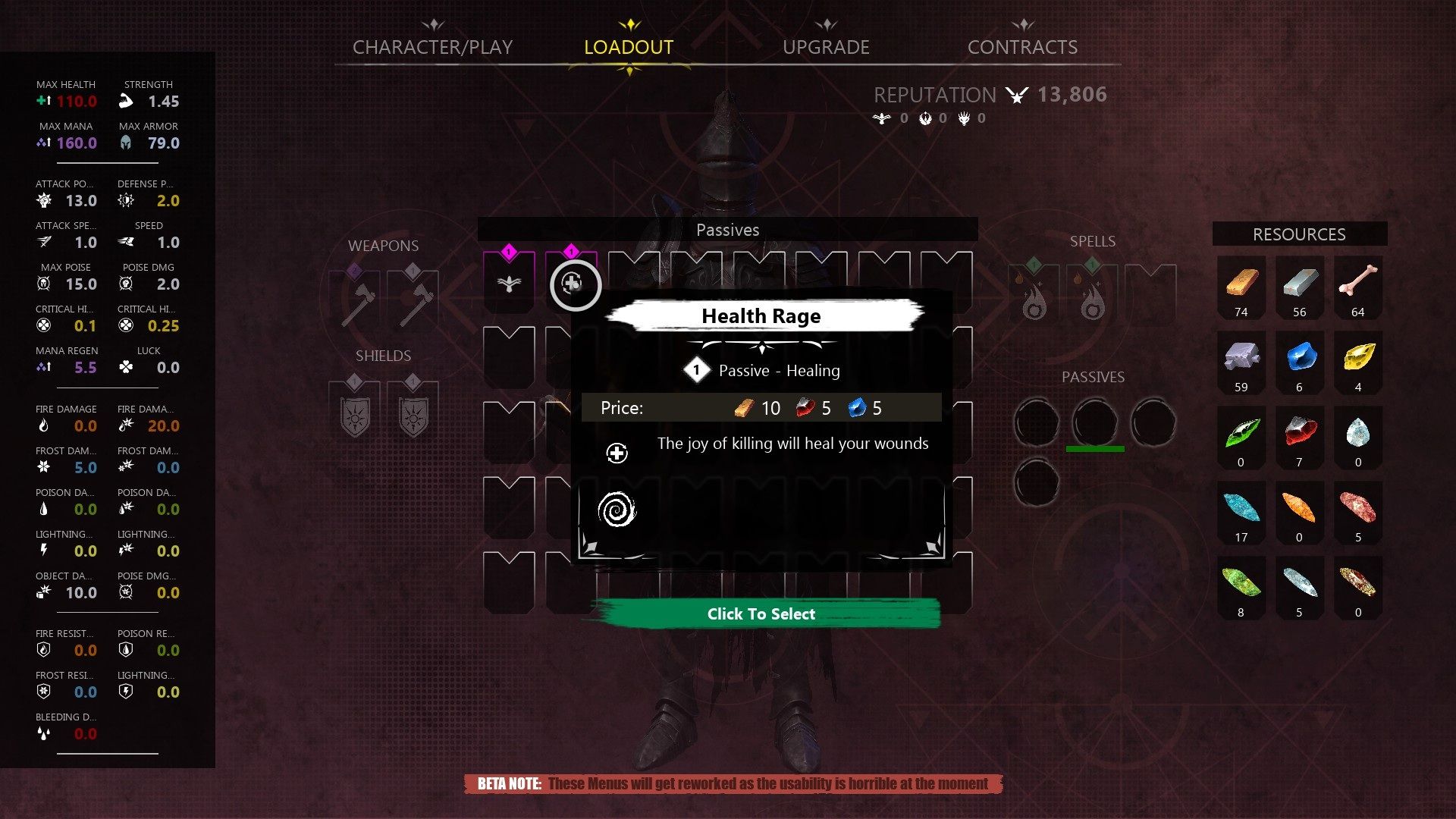
Task: Open the Loadout tab
Action: click(629, 47)
